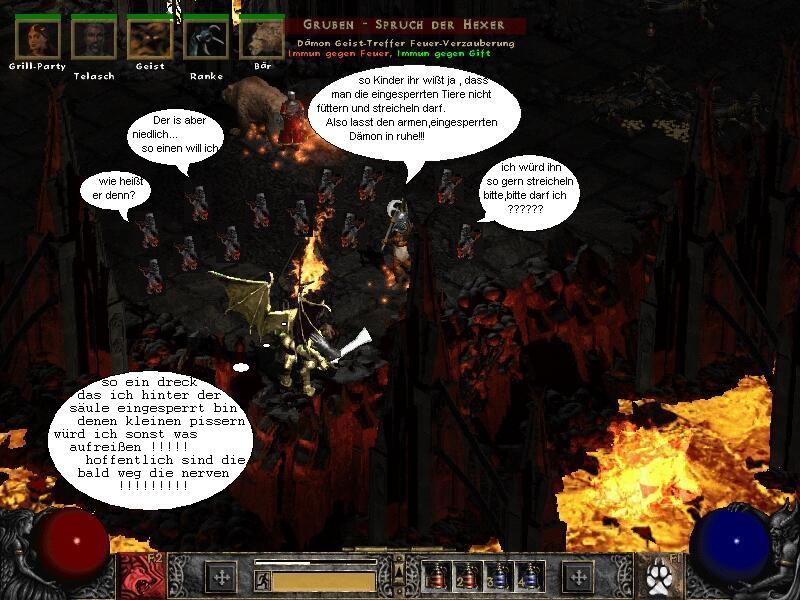Use the red healing potion in belt slot 1
The height and width of the screenshot is (600, 800).
pos(437,577)
